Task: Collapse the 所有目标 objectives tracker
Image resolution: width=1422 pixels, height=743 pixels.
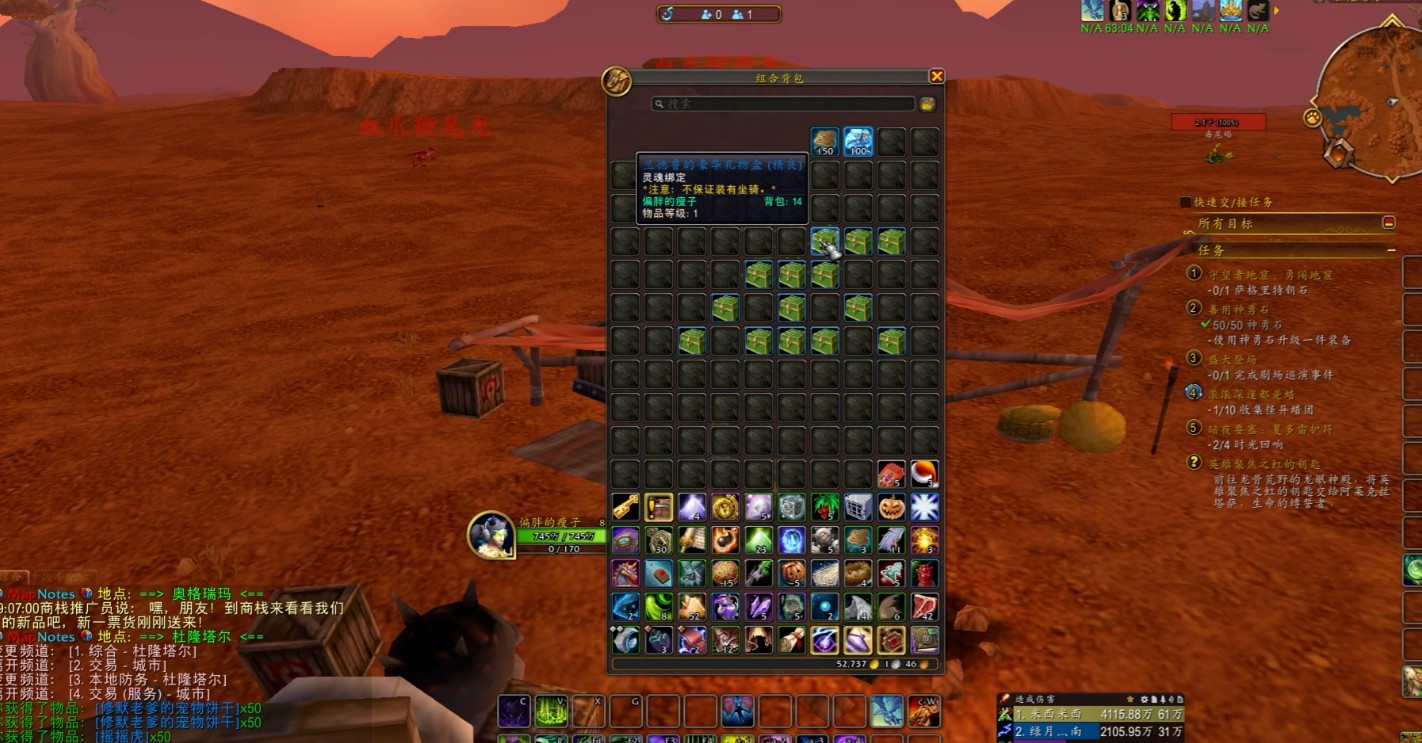Action: point(1388,223)
